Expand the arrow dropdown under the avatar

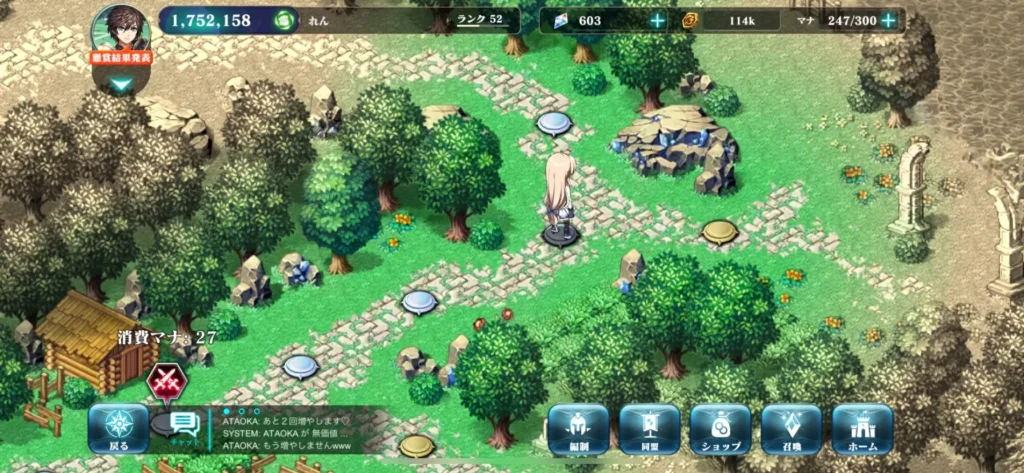(x=122, y=85)
